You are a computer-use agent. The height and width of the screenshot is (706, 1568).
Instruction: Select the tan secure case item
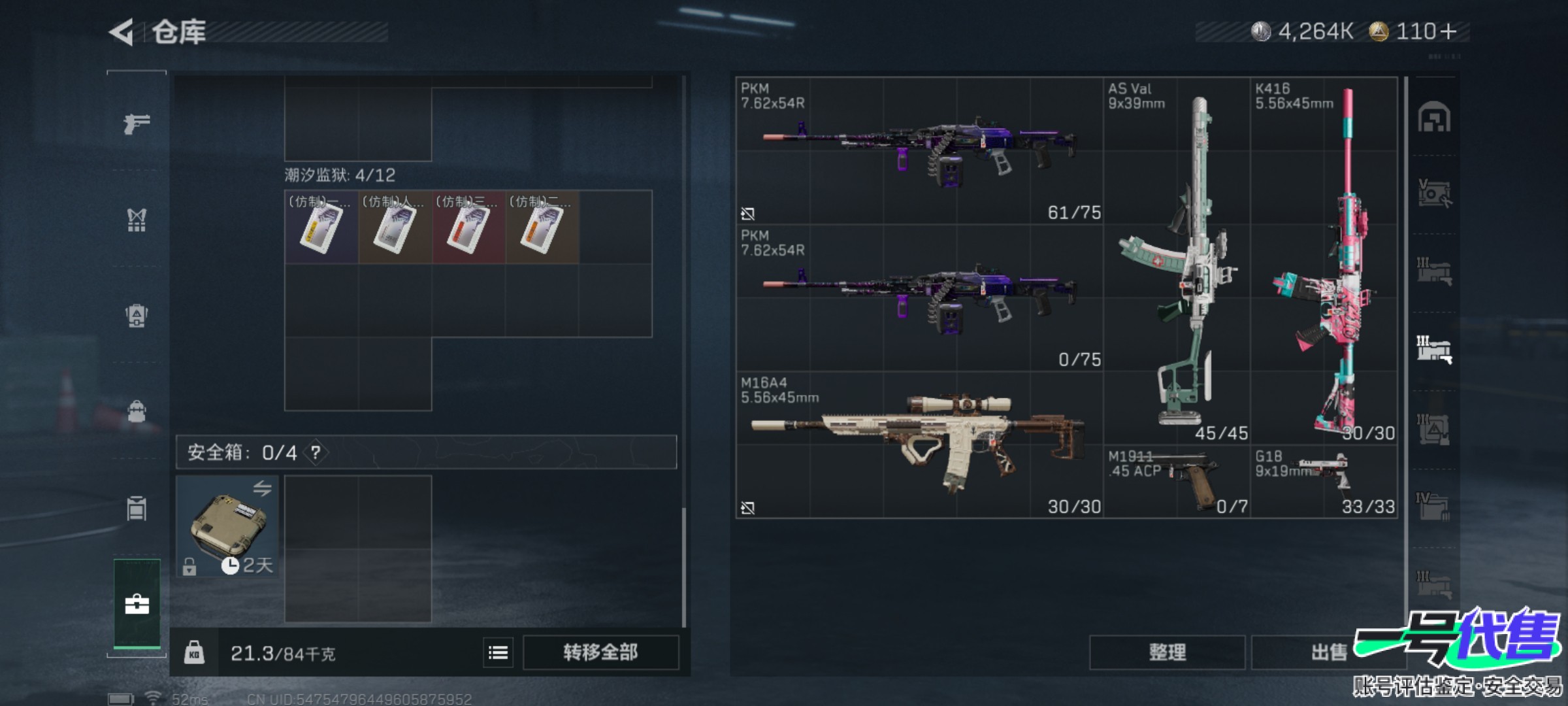pos(227,526)
